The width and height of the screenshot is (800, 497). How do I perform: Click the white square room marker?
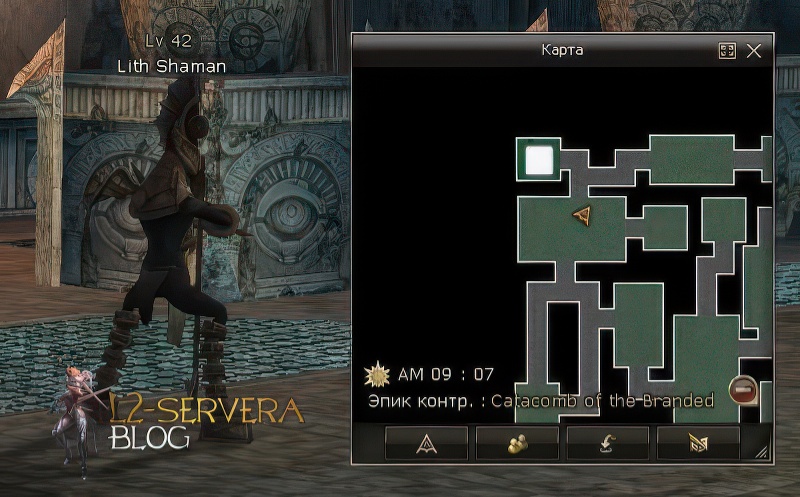click(539, 160)
